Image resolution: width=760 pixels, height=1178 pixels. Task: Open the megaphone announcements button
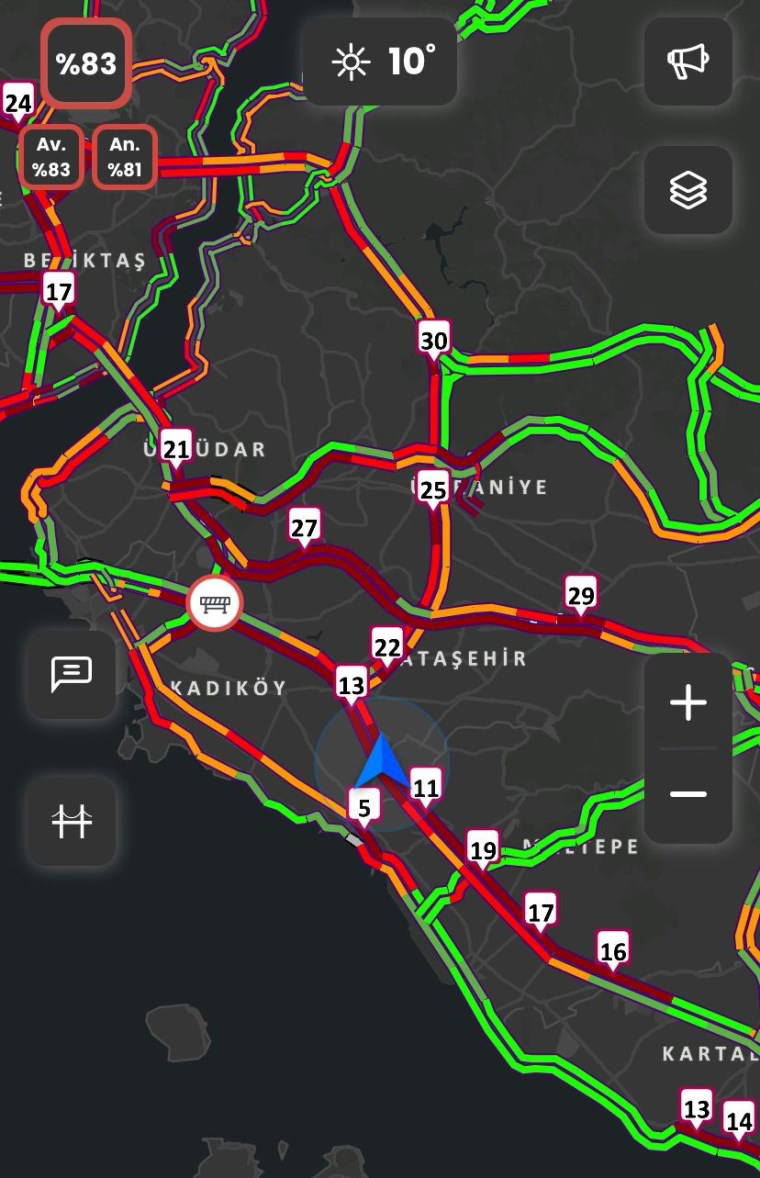688,62
